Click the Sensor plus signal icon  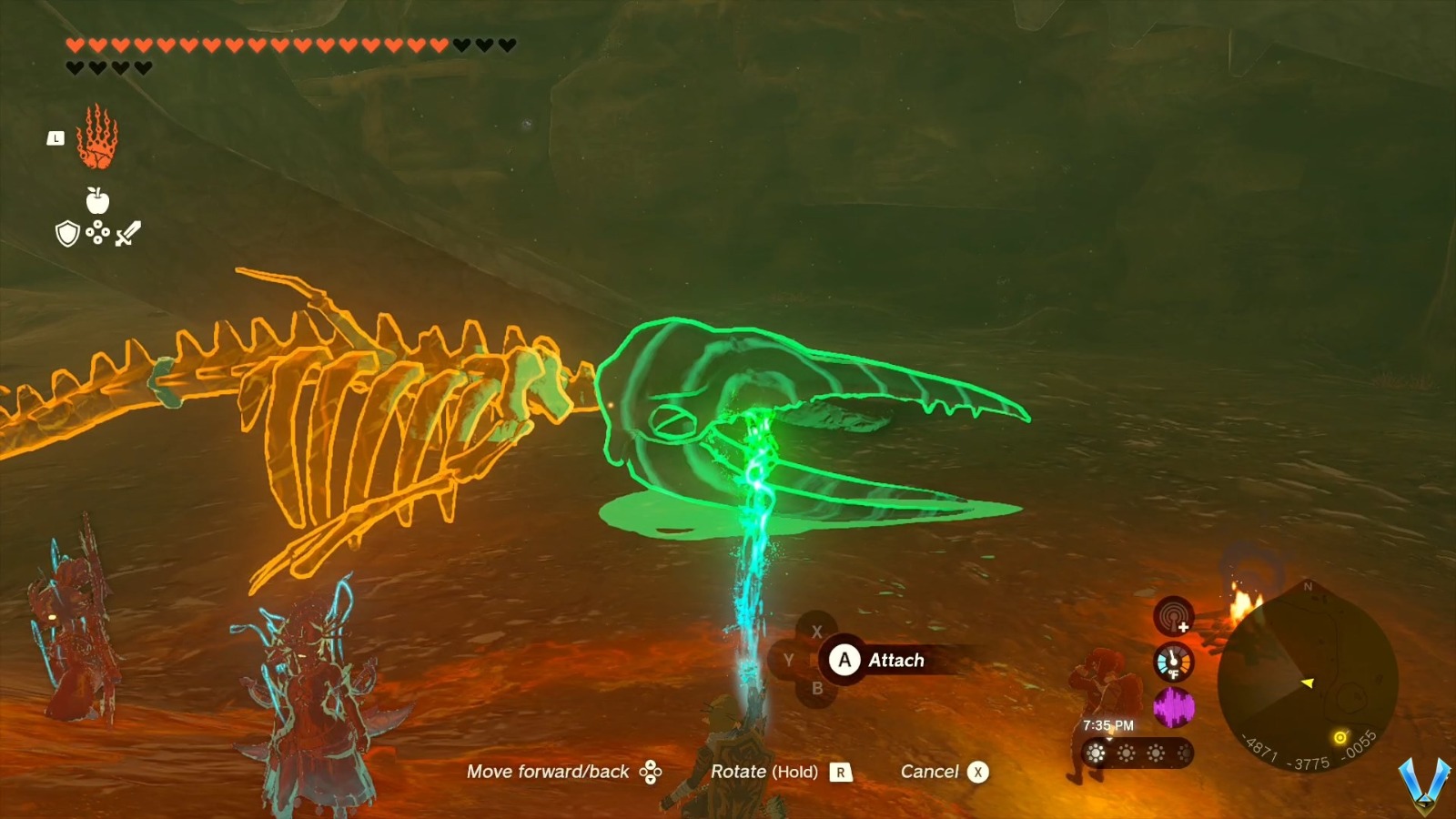1173,617
